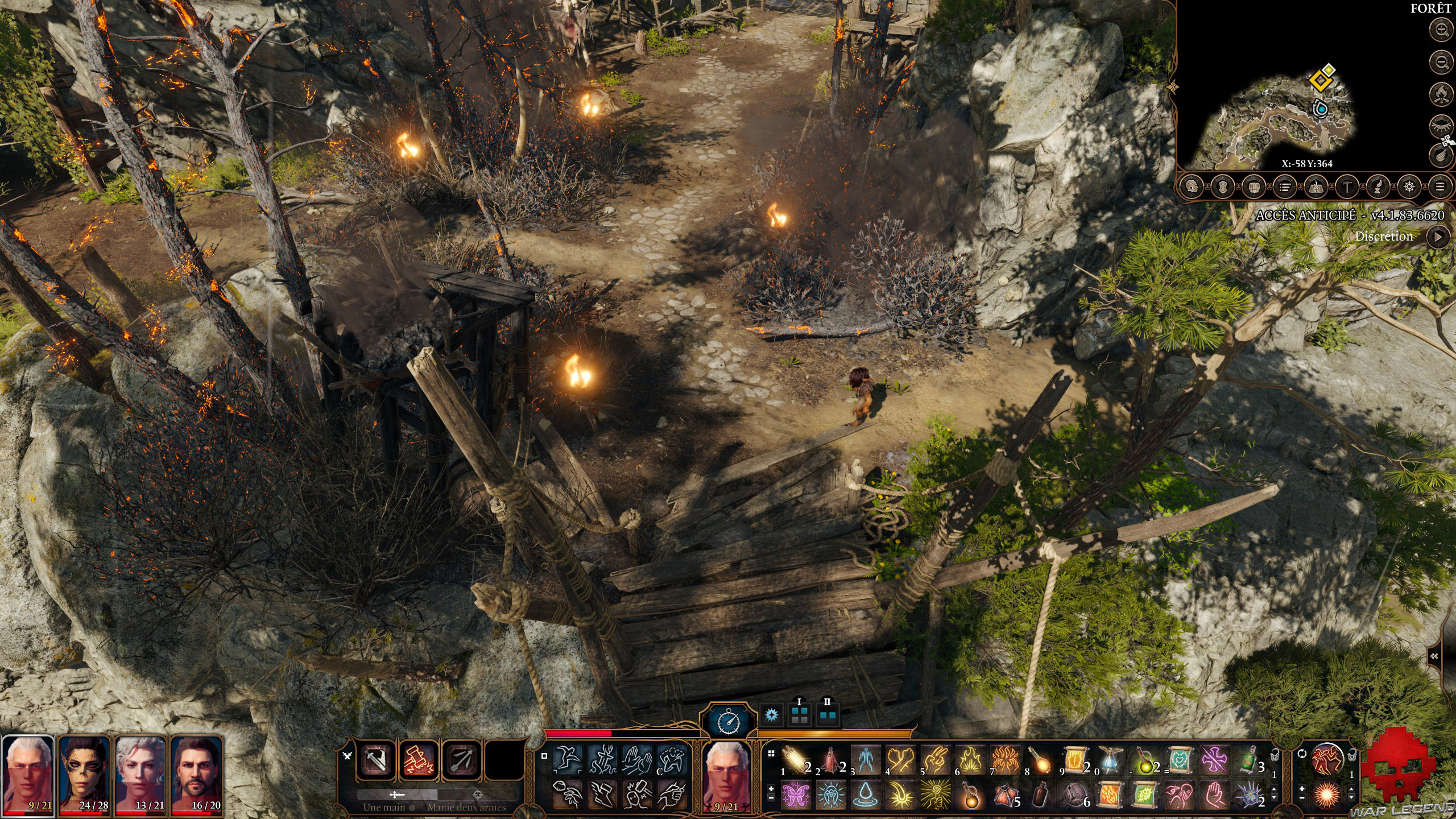Activate the red hammer smash weapon action

tap(418, 760)
